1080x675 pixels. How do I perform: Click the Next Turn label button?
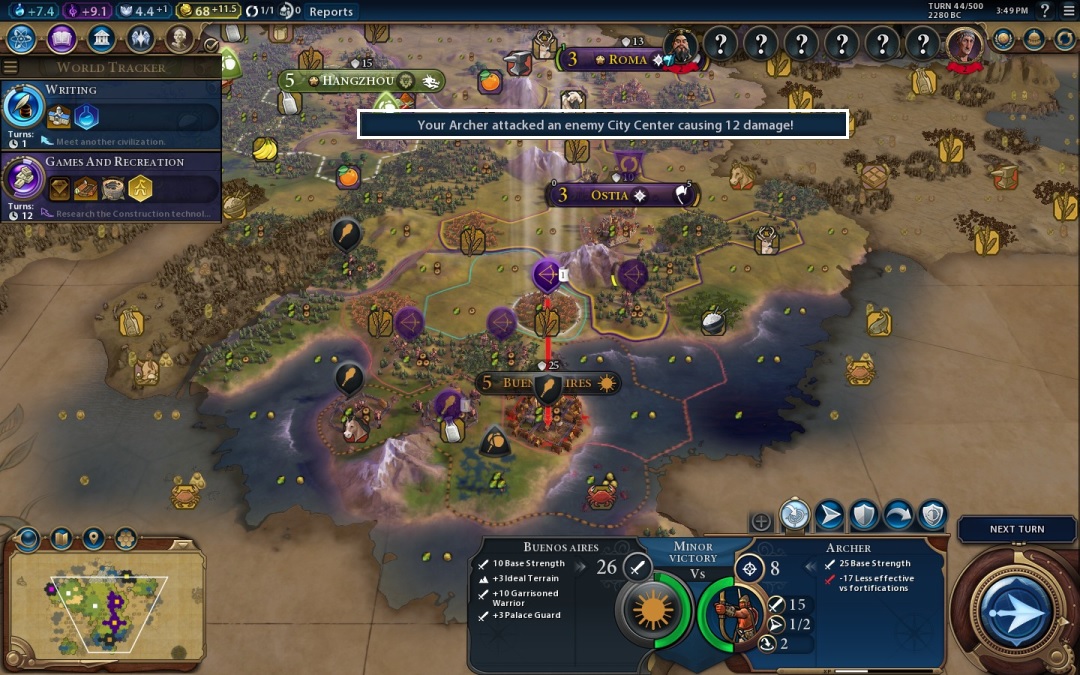1016,529
